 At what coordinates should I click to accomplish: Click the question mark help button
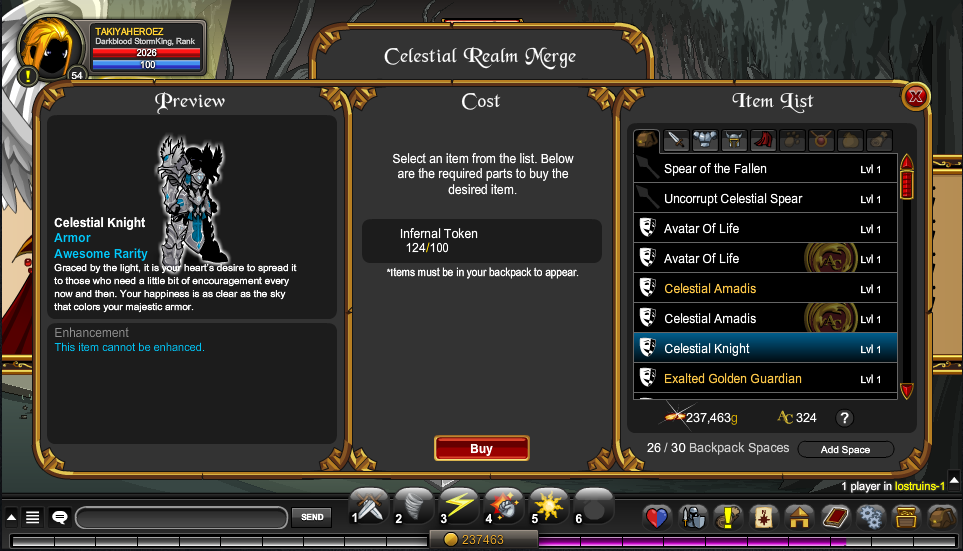tap(844, 418)
